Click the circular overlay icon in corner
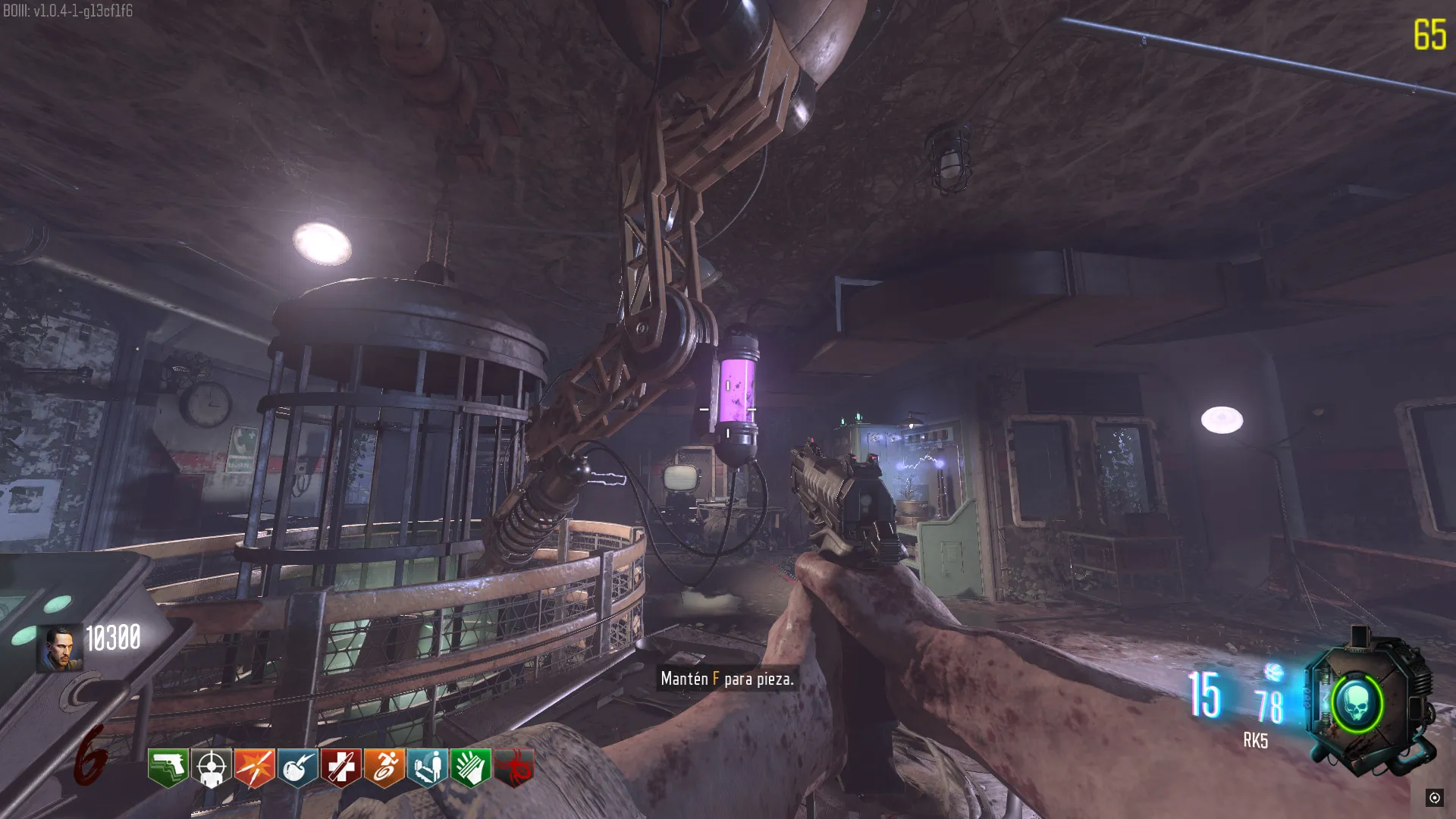This screenshot has height=819, width=1456. click(1434, 797)
